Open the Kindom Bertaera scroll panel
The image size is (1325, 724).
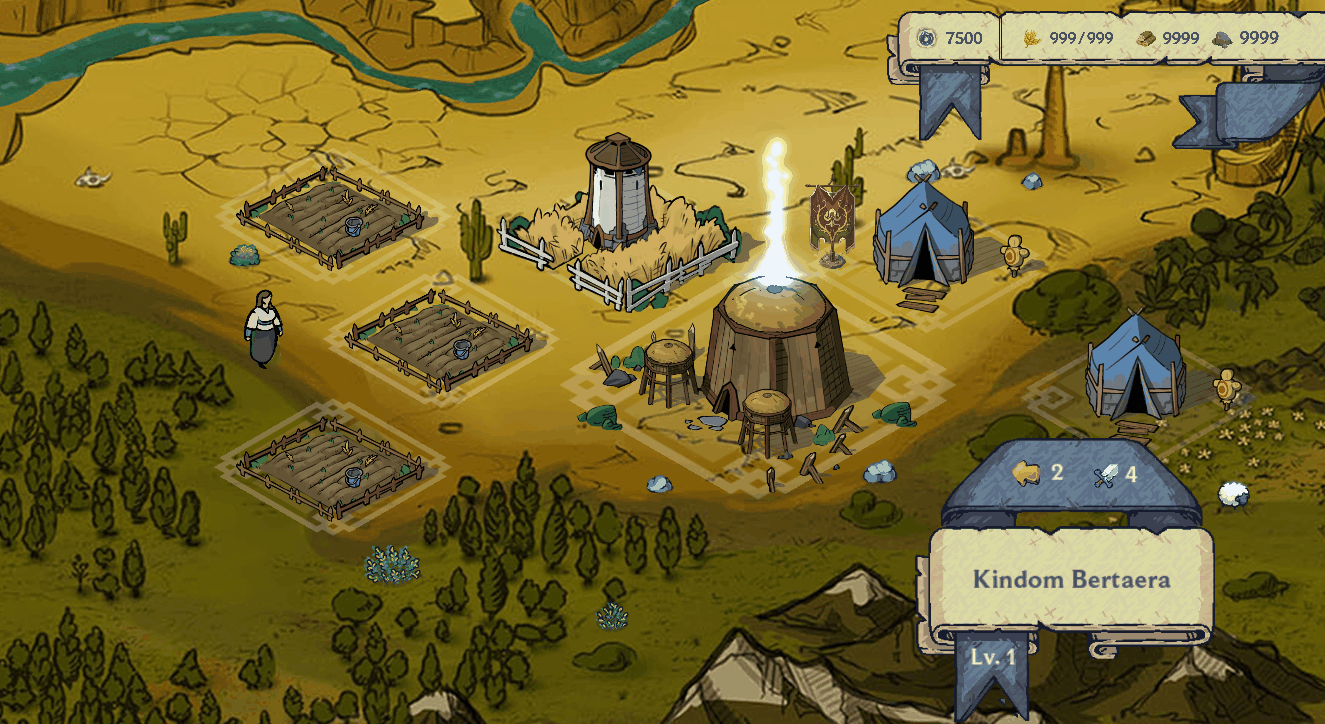[x=1071, y=580]
